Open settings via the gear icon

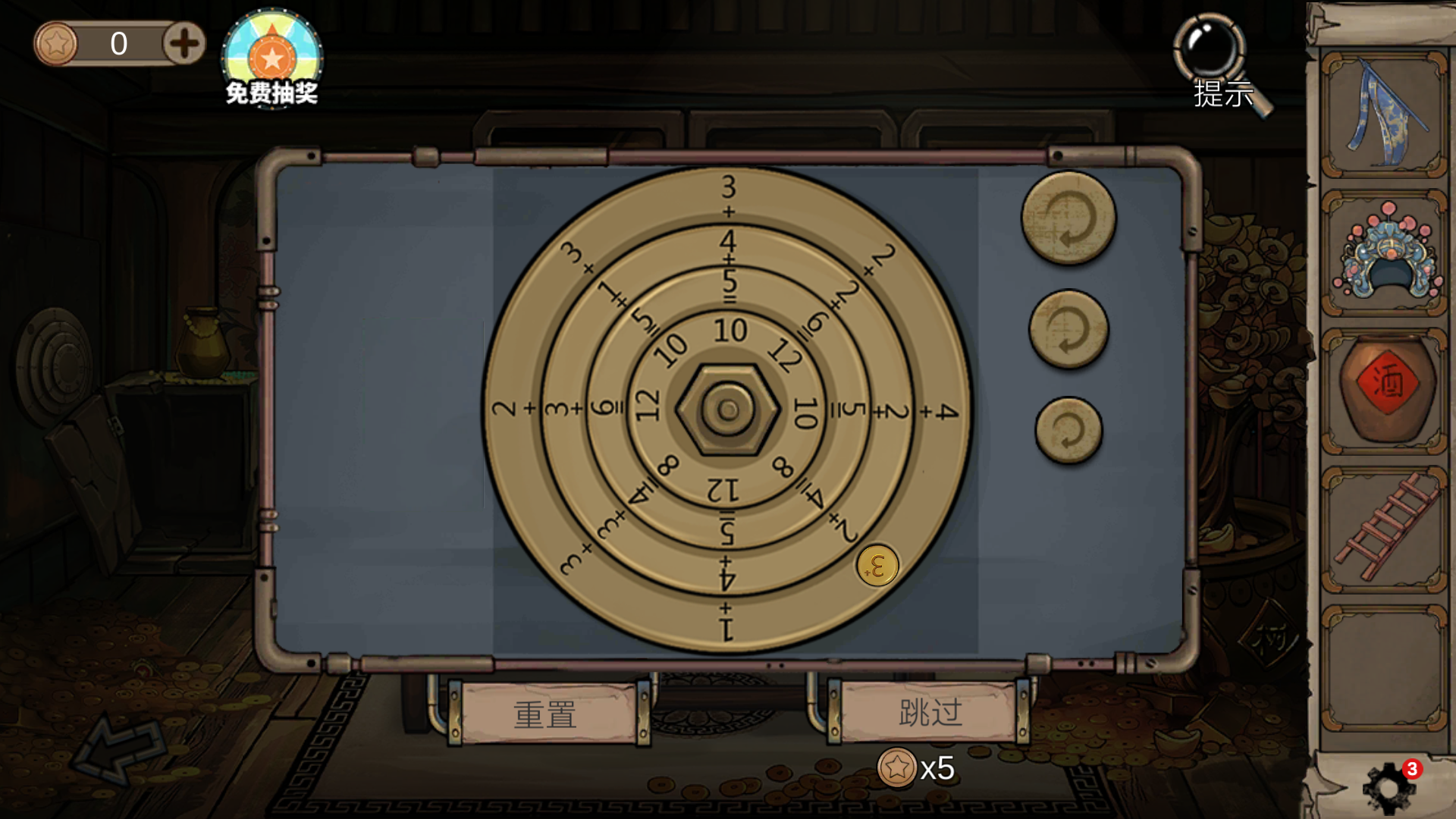pos(1389,787)
